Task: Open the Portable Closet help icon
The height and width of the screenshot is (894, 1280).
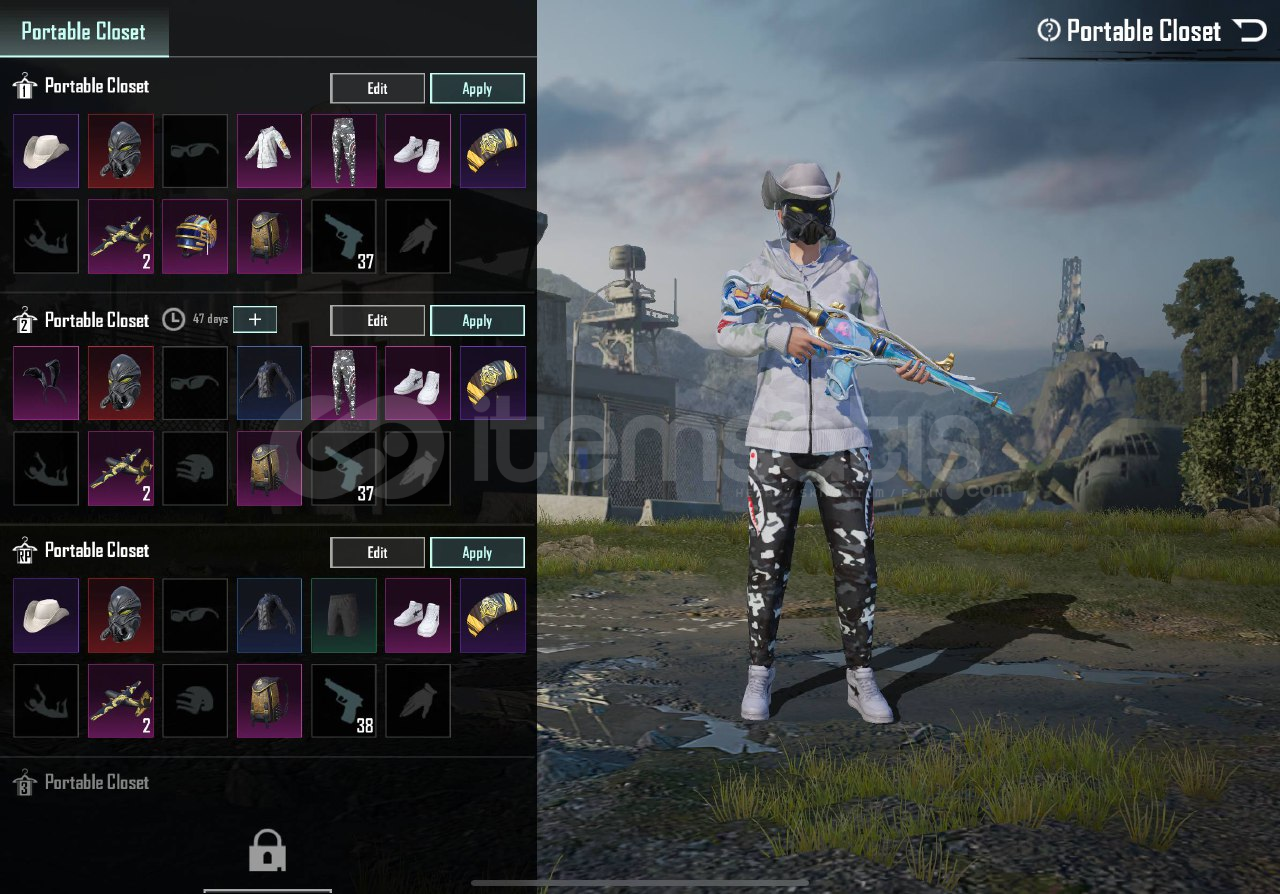Action: pyautogui.click(x=1048, y=31)
